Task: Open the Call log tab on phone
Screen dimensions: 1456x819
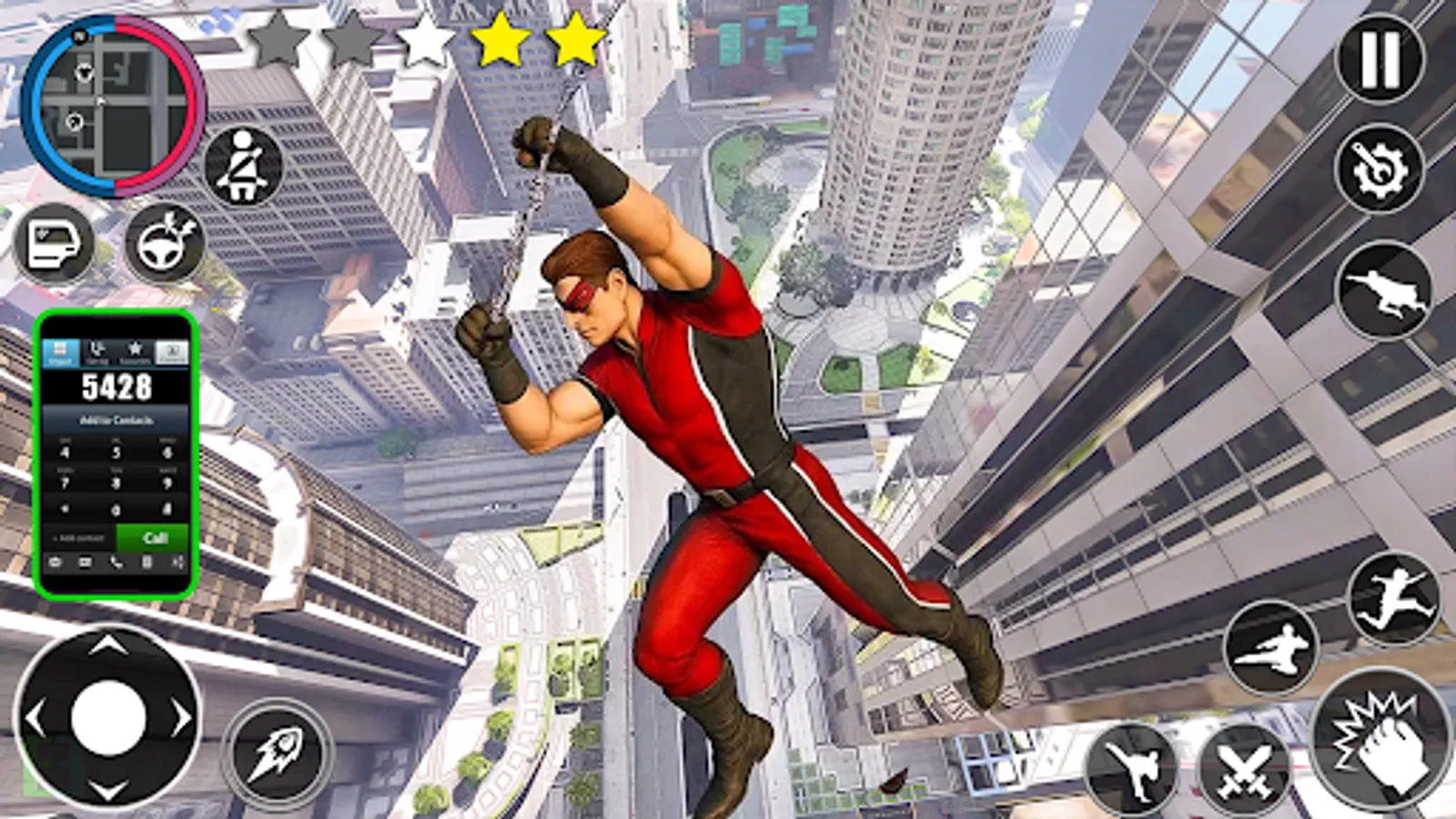Action: (x=96, y=349)
